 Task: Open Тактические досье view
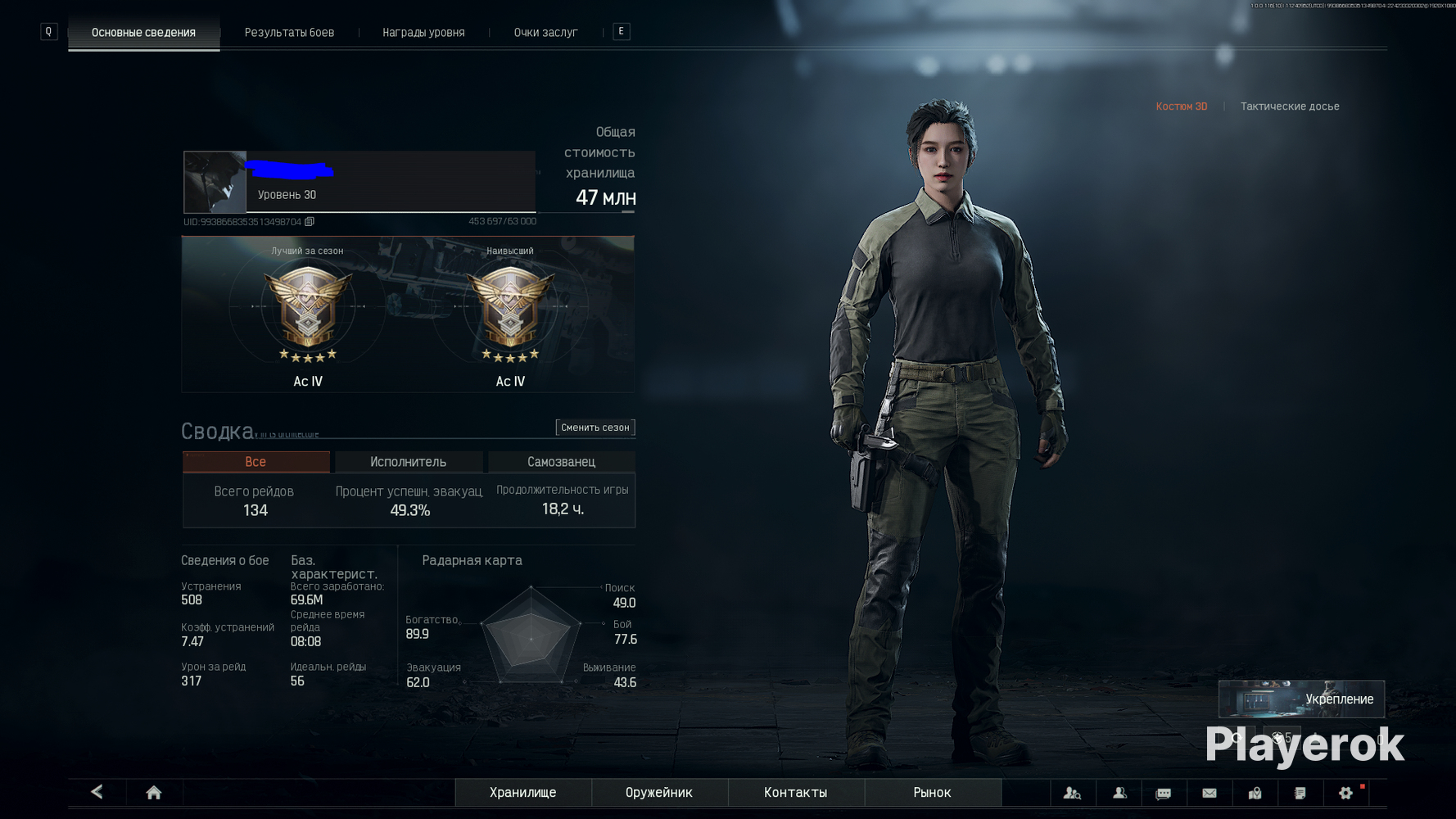pos(1289,106)
